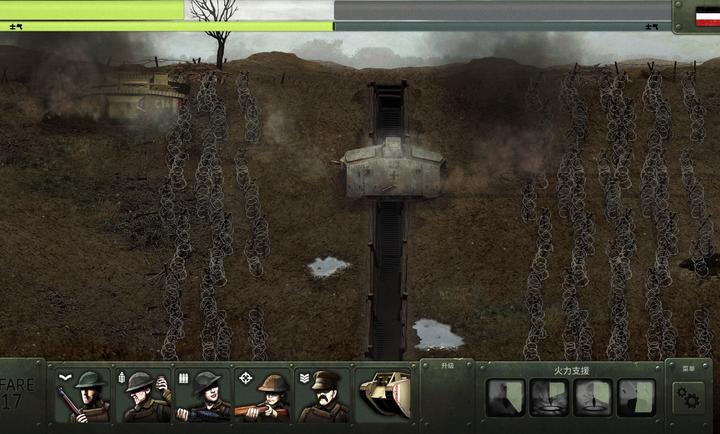The height and width of the screenshot is (434, 720).
Task: Deploy the rifleman unit with single chevron
Action: [84, 395]
